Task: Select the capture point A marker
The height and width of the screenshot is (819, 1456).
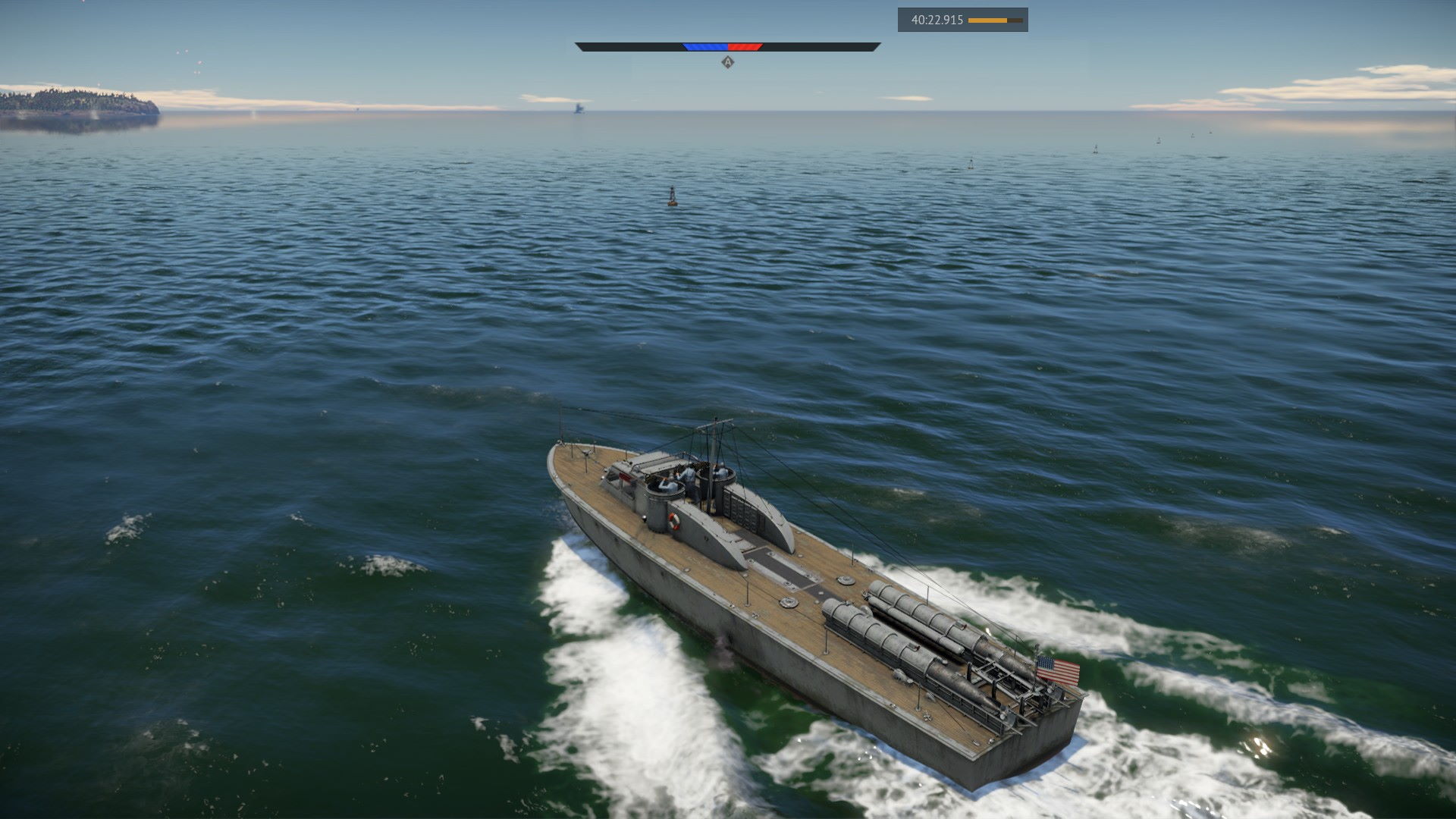Action: [728, 62]
